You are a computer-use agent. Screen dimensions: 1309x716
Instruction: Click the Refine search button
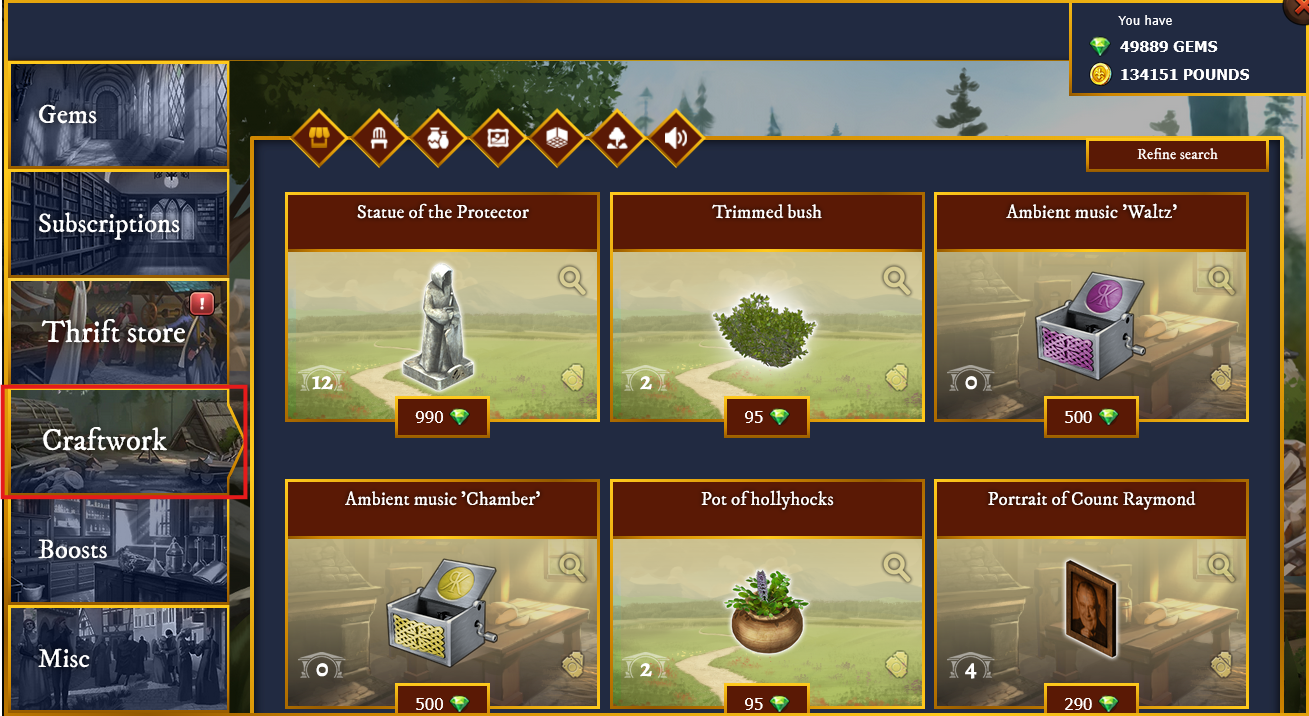(x=1177, y=155)
